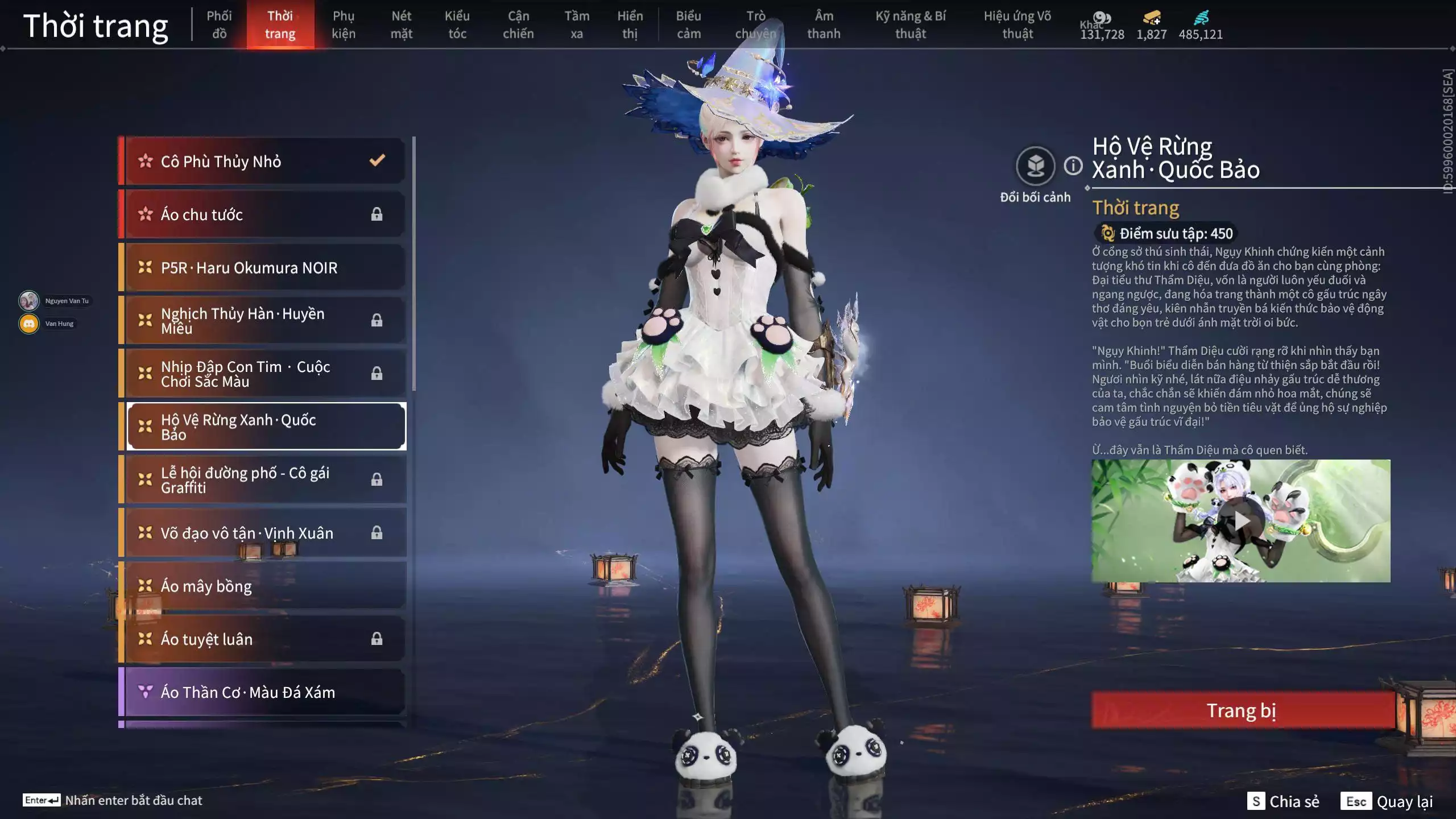Click the checkmark on 'Cô Phù Thủy Nhỏ'
Screen dimensions: 1456x819
pyautogui.click(x=375, y=161)
